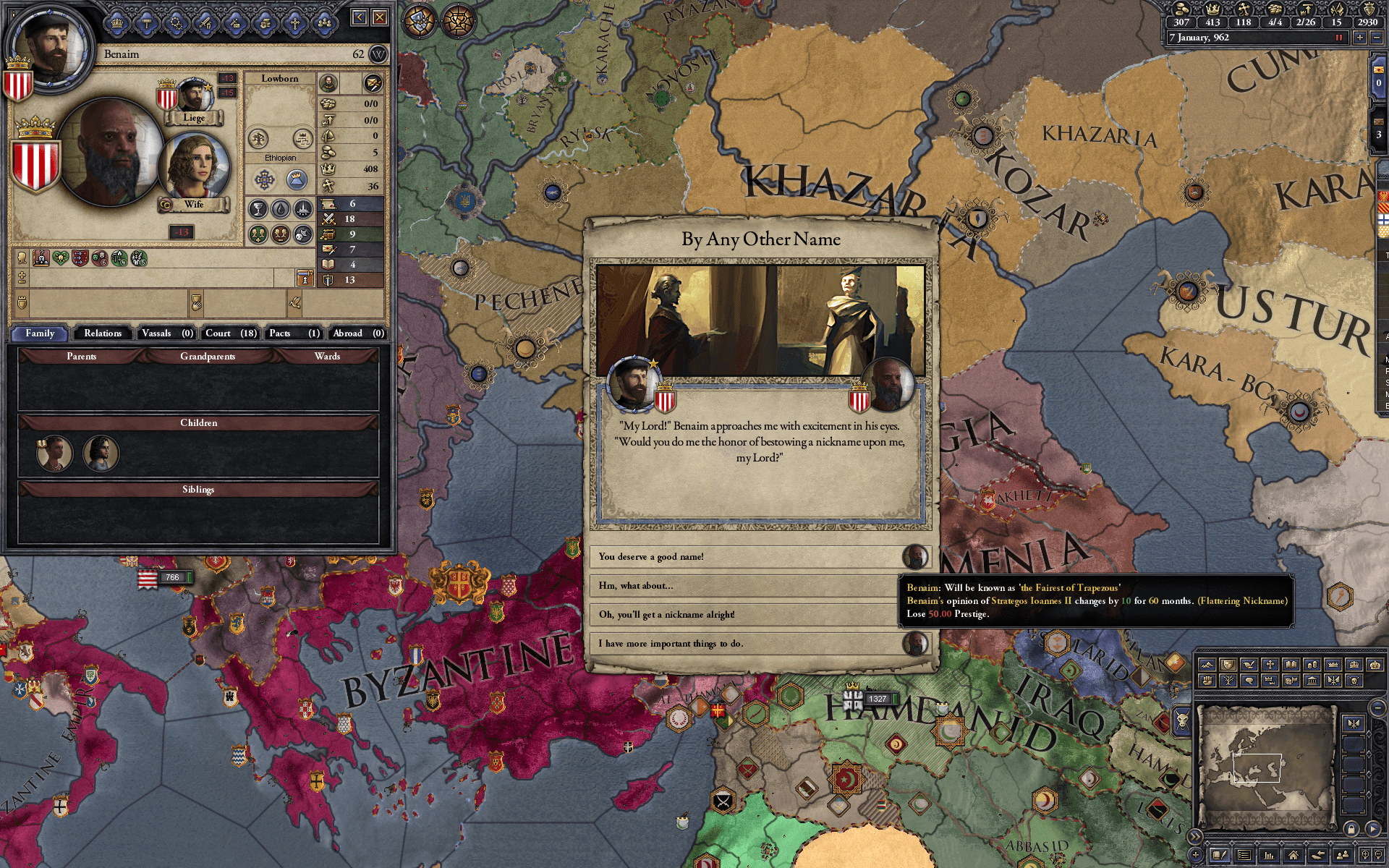
Task: Pause the game with the pause button
Action: [1339, 38]
